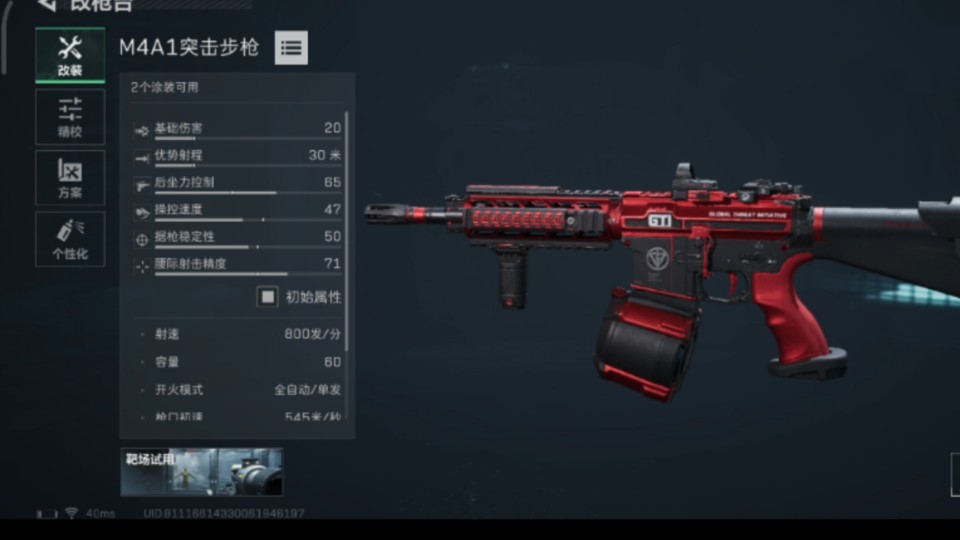
Task: Open the 个性化 personalization tab
Action: (x=70, y=239)
